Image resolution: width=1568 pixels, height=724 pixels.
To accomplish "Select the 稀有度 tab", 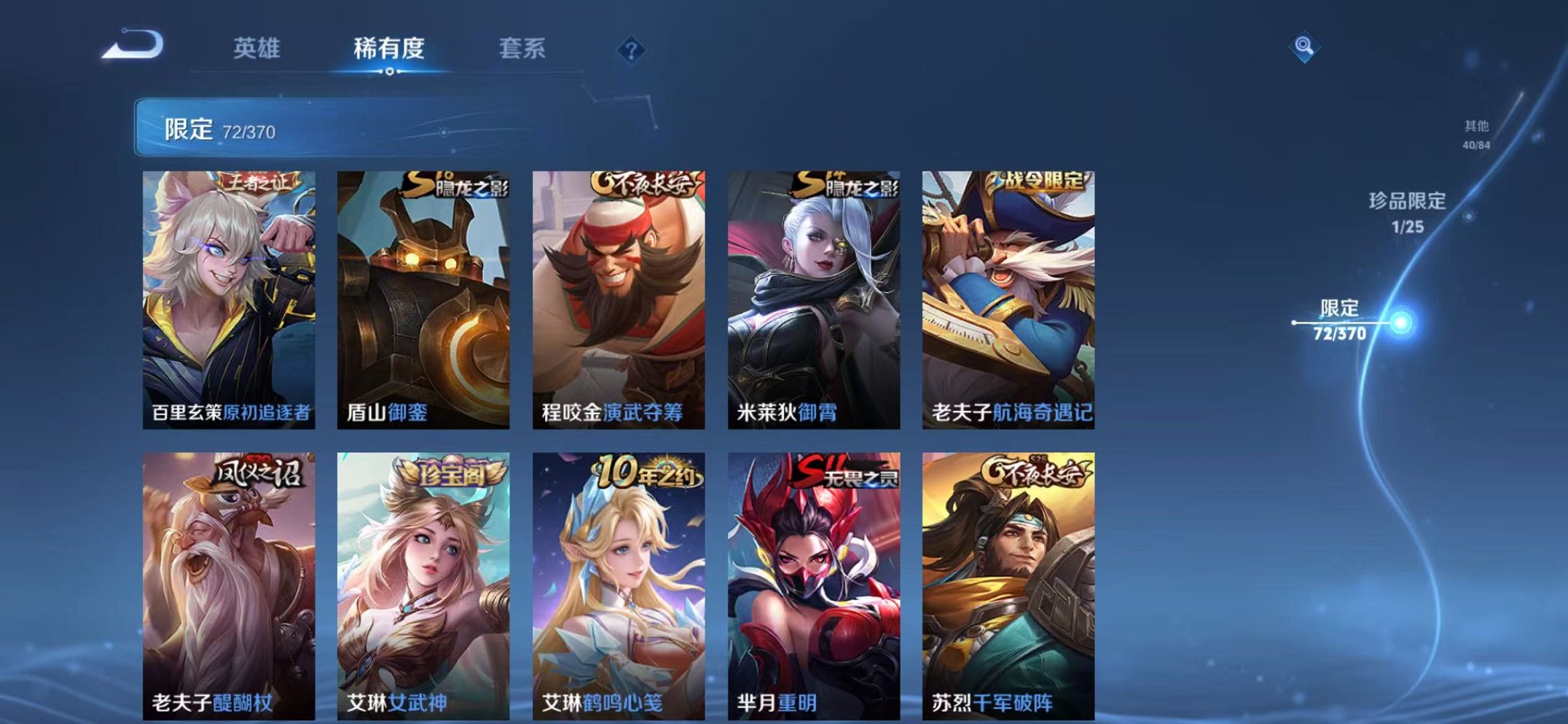I will pos(388,48).
